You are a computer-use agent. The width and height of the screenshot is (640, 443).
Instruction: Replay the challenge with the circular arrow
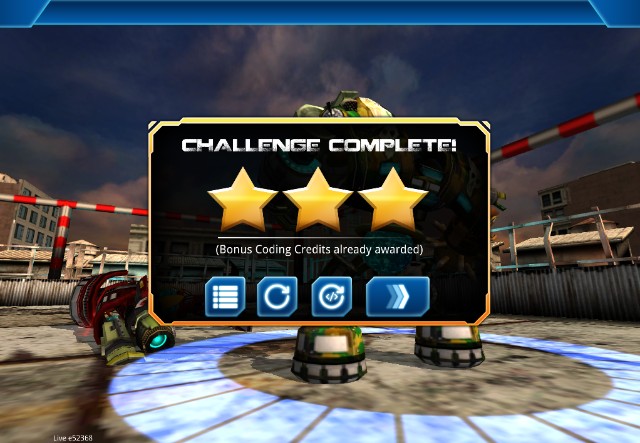(x=277, y=297)
